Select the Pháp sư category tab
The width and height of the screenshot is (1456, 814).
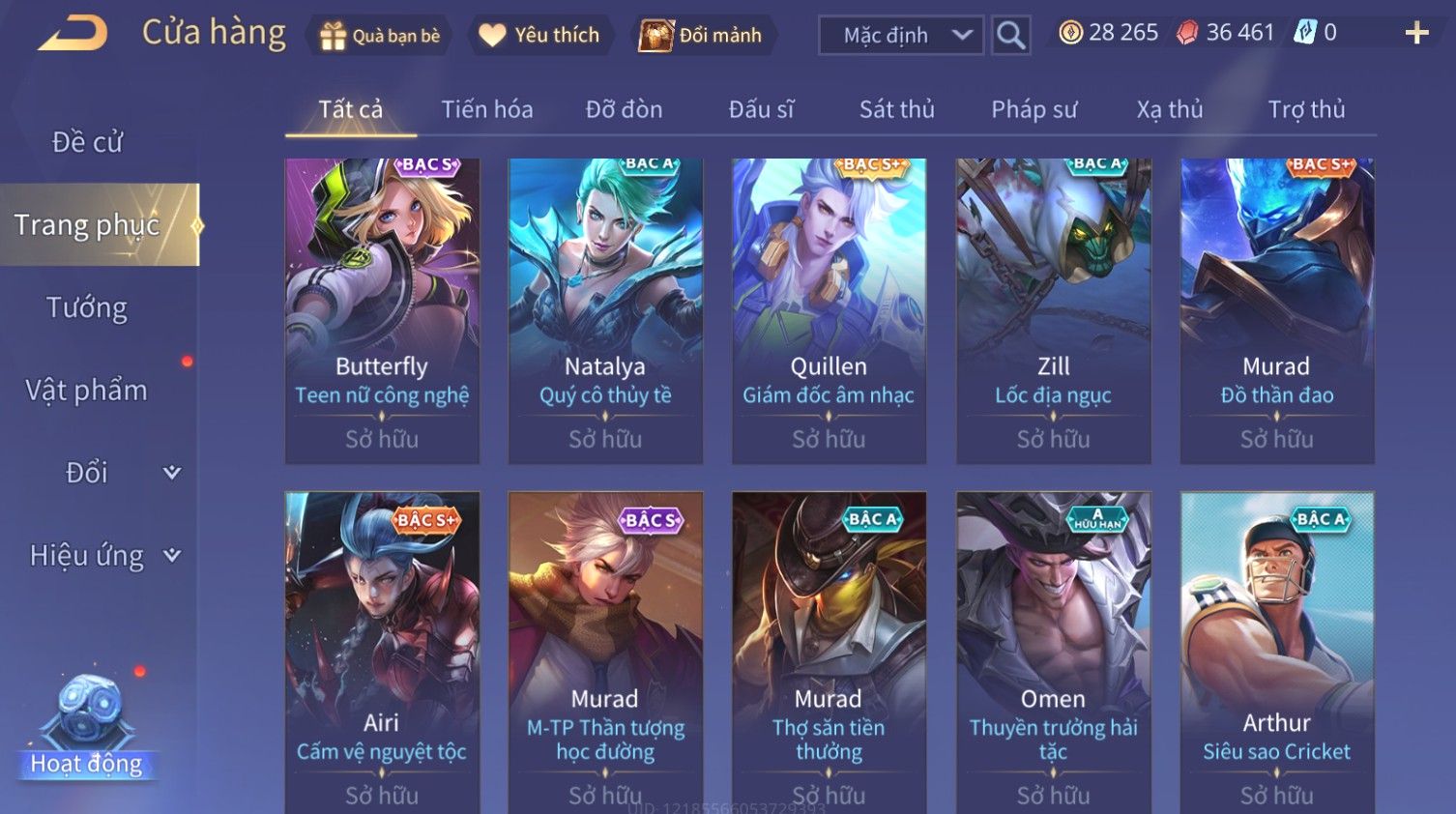(1034, 109)
